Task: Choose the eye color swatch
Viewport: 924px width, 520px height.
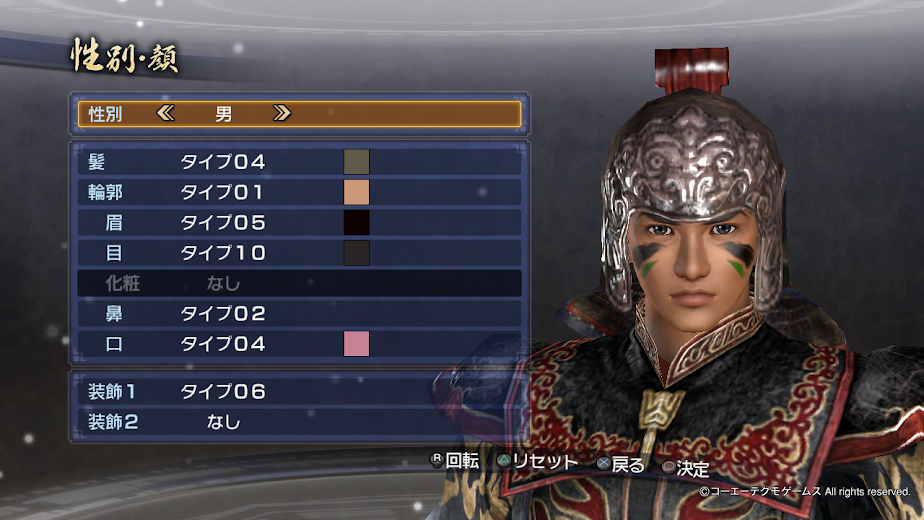Action: pos(357,253)
